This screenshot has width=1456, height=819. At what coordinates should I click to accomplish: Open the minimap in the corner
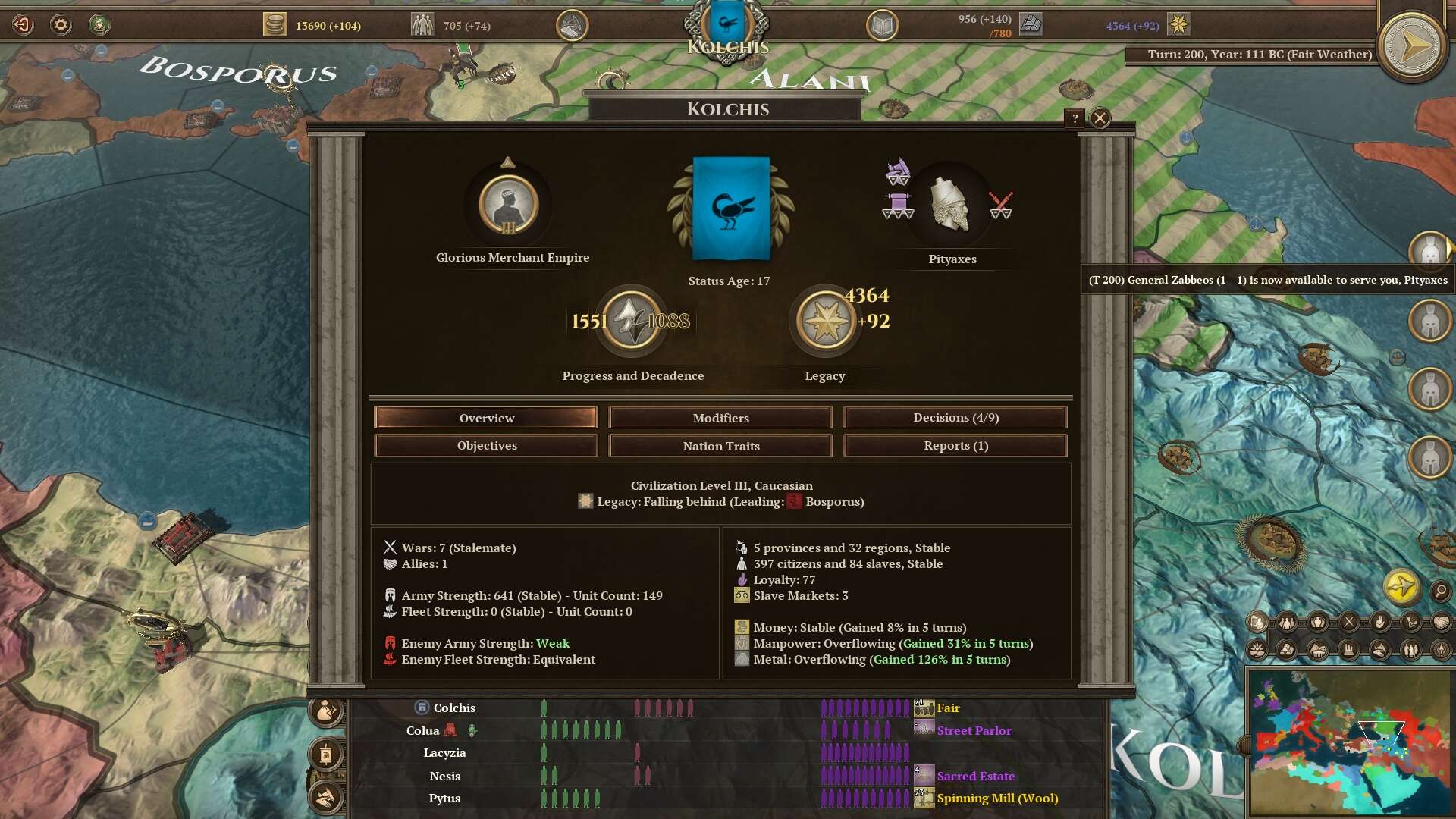tap(1348, 741)
